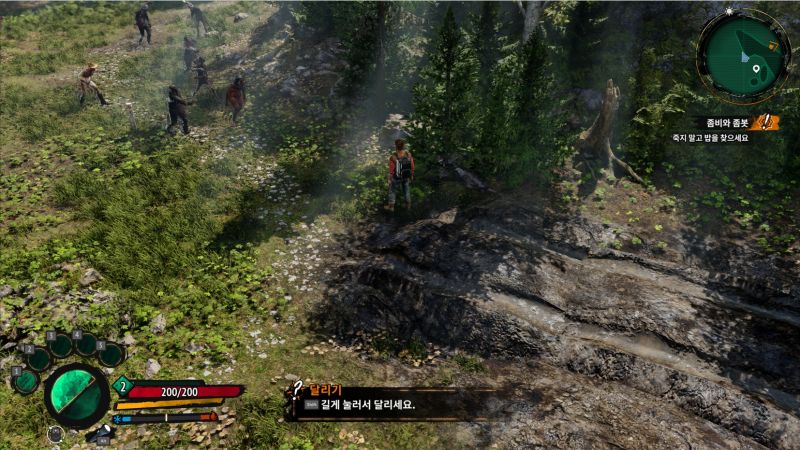Select quick slot number 2
The width and height of the screenshot is (800, 450).
39,358
